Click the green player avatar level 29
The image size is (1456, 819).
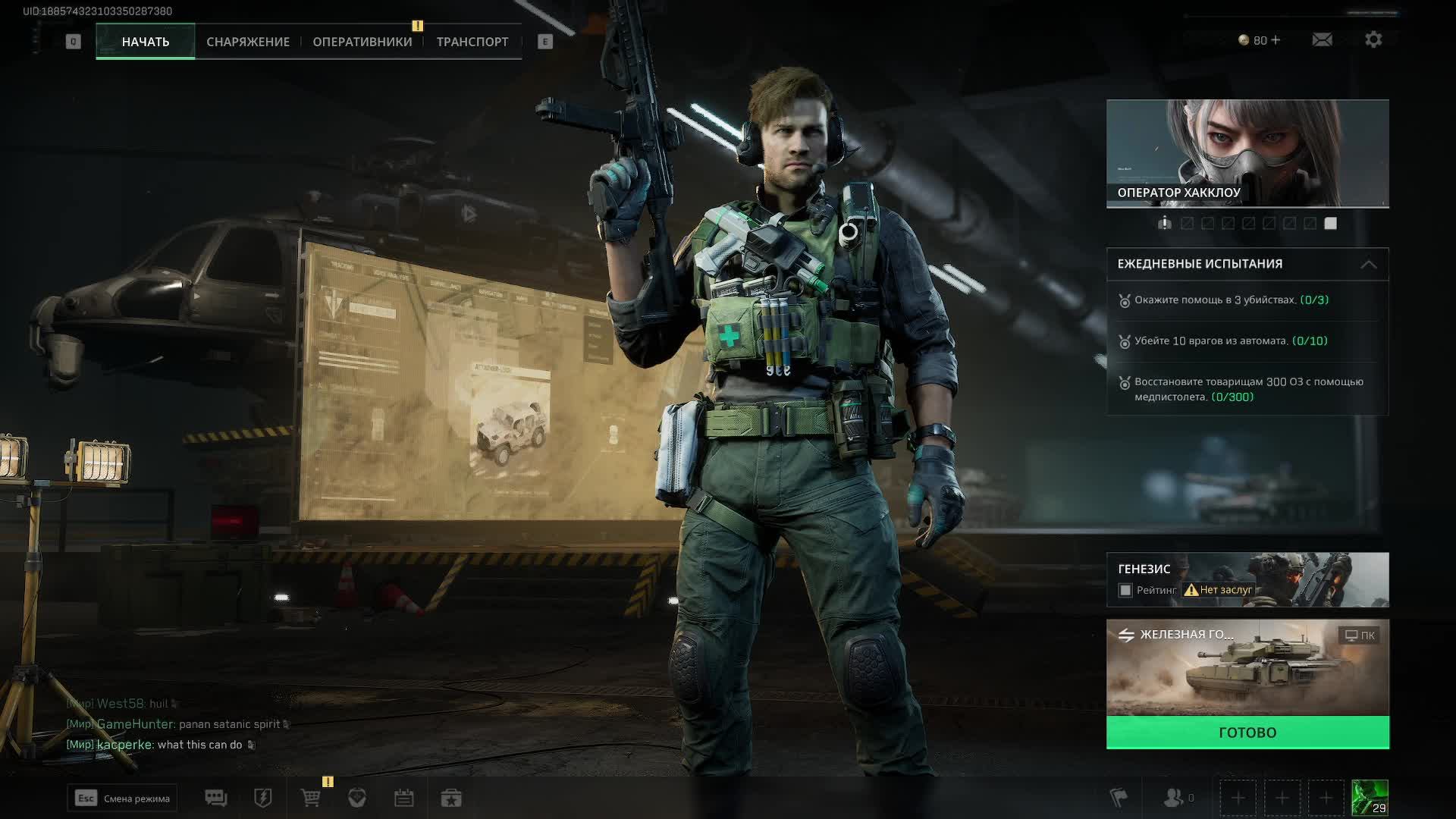click(1370, 798)
